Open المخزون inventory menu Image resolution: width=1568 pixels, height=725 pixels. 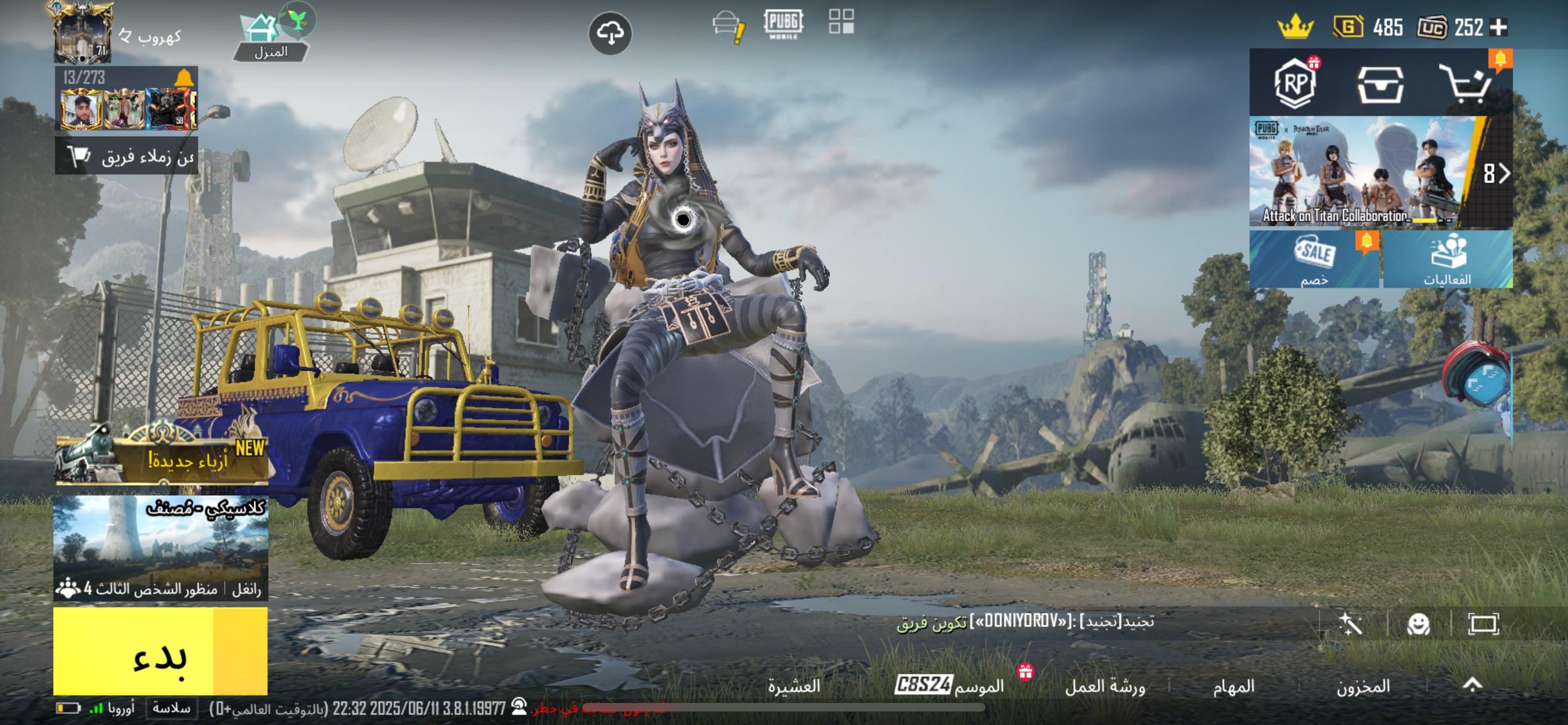[x=1363, y=687]
